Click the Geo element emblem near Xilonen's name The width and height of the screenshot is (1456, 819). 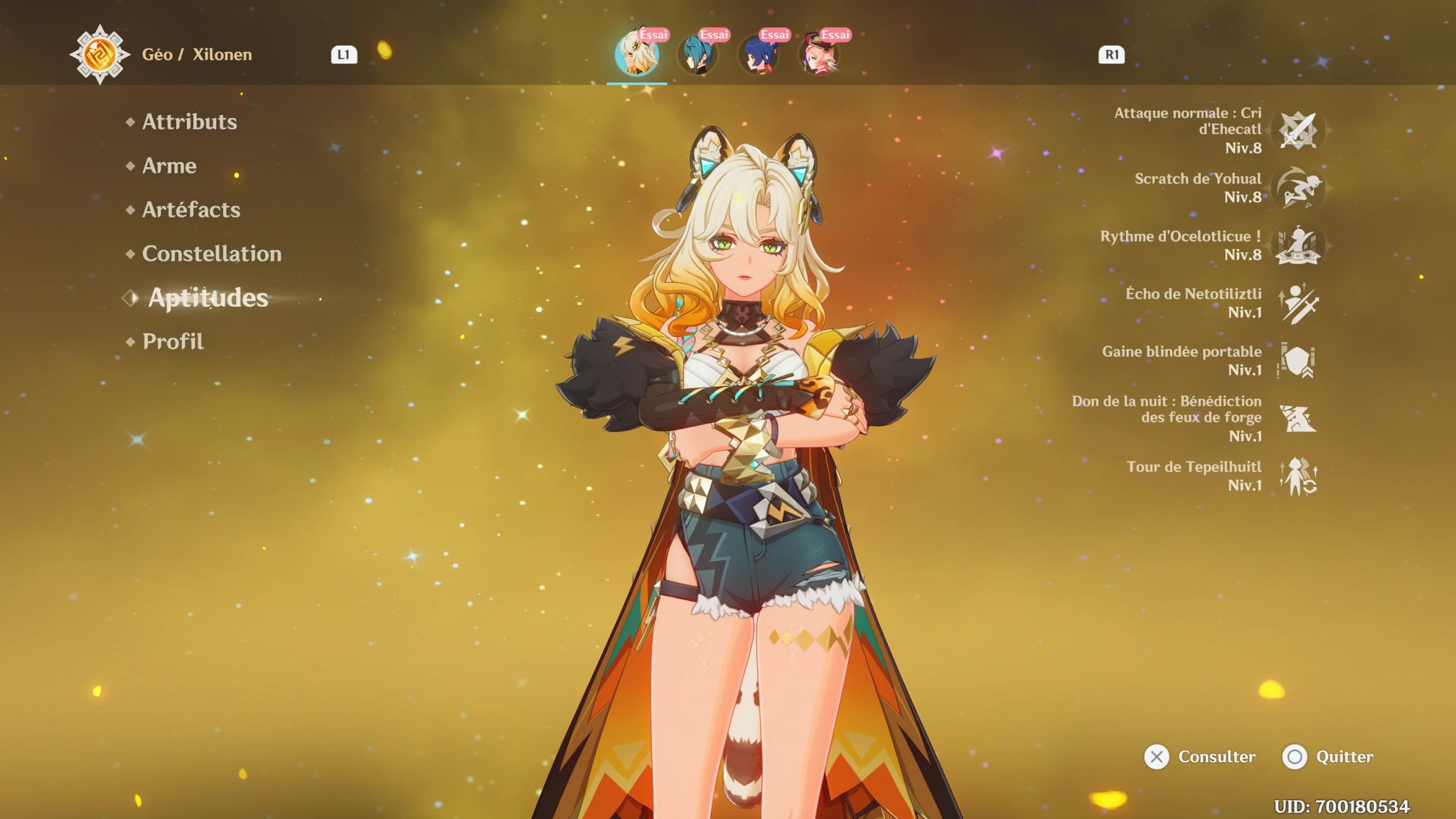(101, 54)
